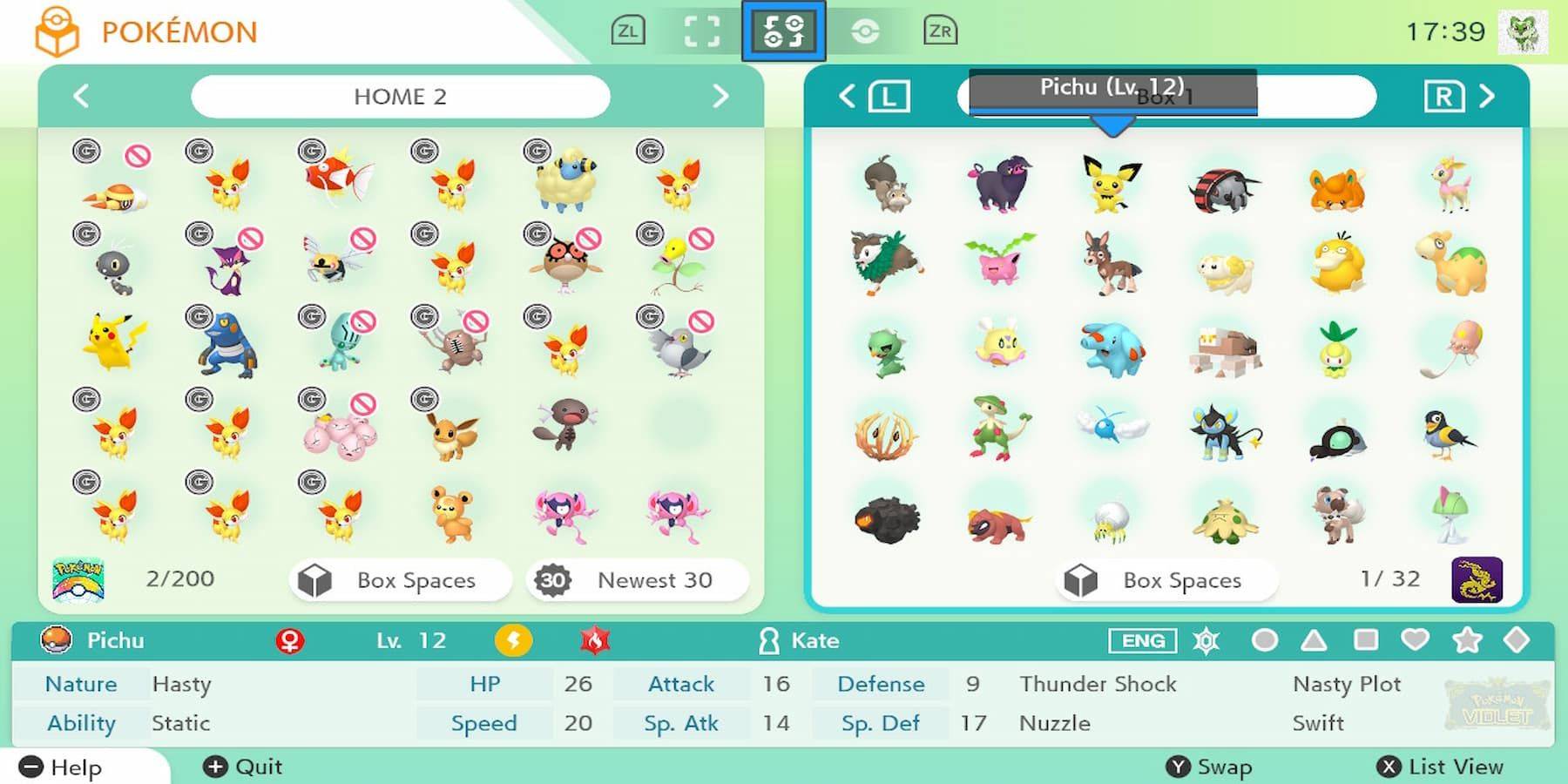Click the female gender symbol next to Pichu's name
Image resolution: width=1568 pixels, height=784 pixels.
[x=292, y=640]
